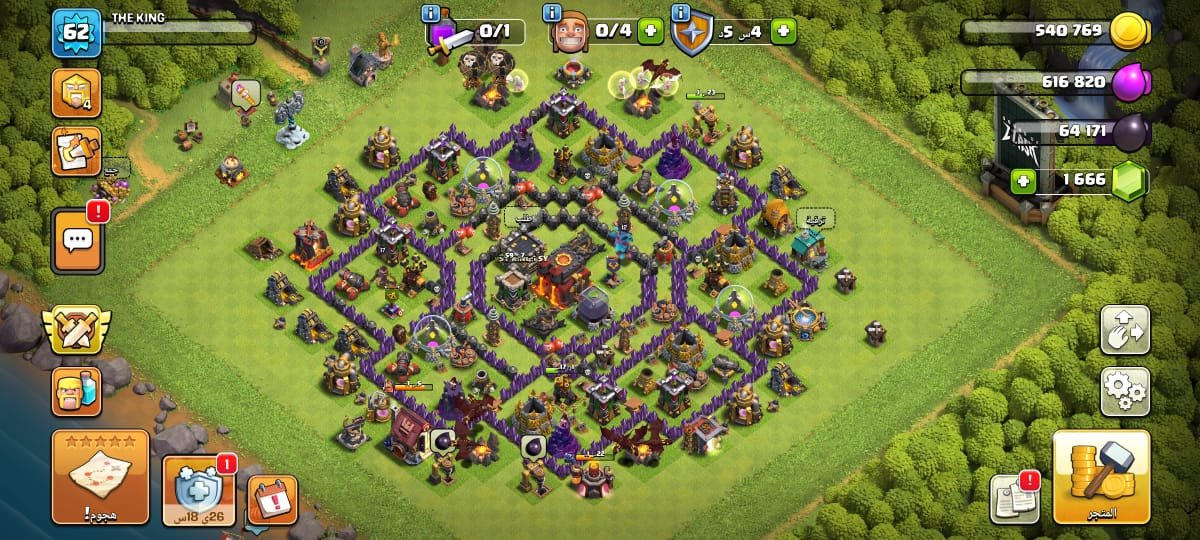
Task: Open the gear Settings menu
Action: click(1125, 391)
